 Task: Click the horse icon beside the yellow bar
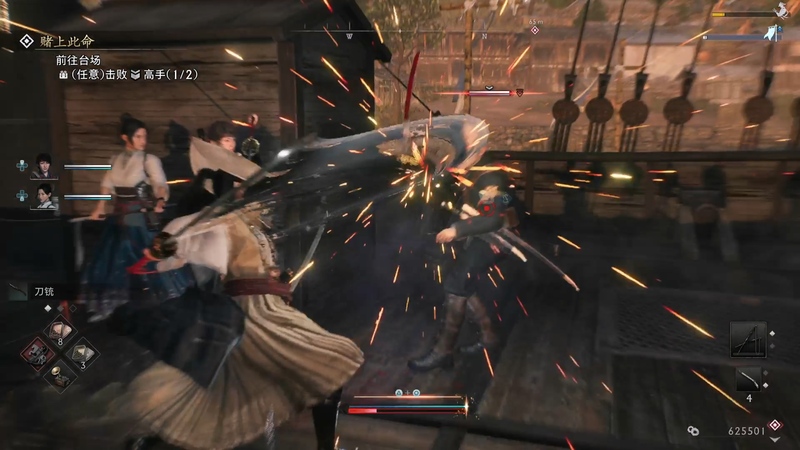(780, 11)
